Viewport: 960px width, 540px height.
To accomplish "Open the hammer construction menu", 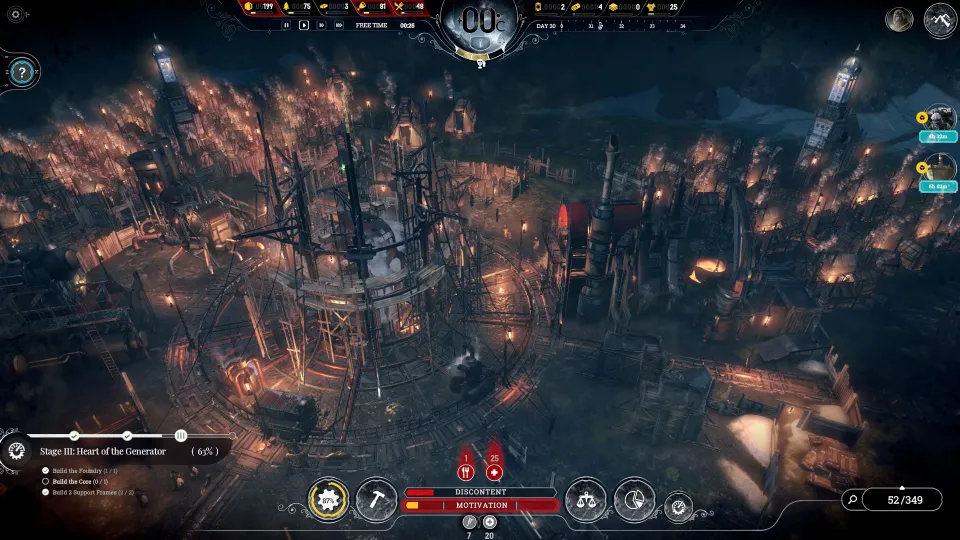I will point(377,499).
